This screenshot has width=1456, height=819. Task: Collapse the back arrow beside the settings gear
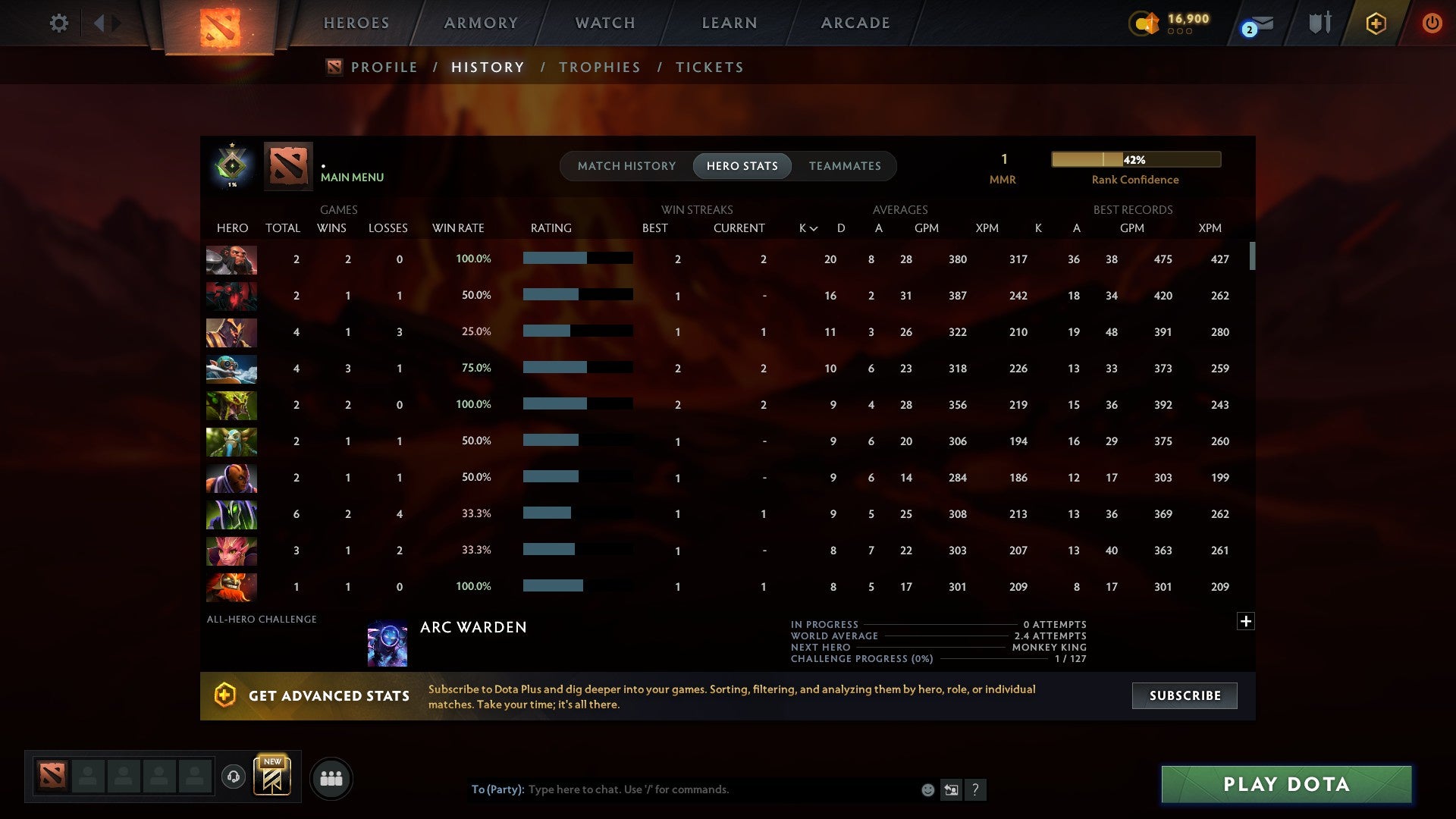(99, 24)
